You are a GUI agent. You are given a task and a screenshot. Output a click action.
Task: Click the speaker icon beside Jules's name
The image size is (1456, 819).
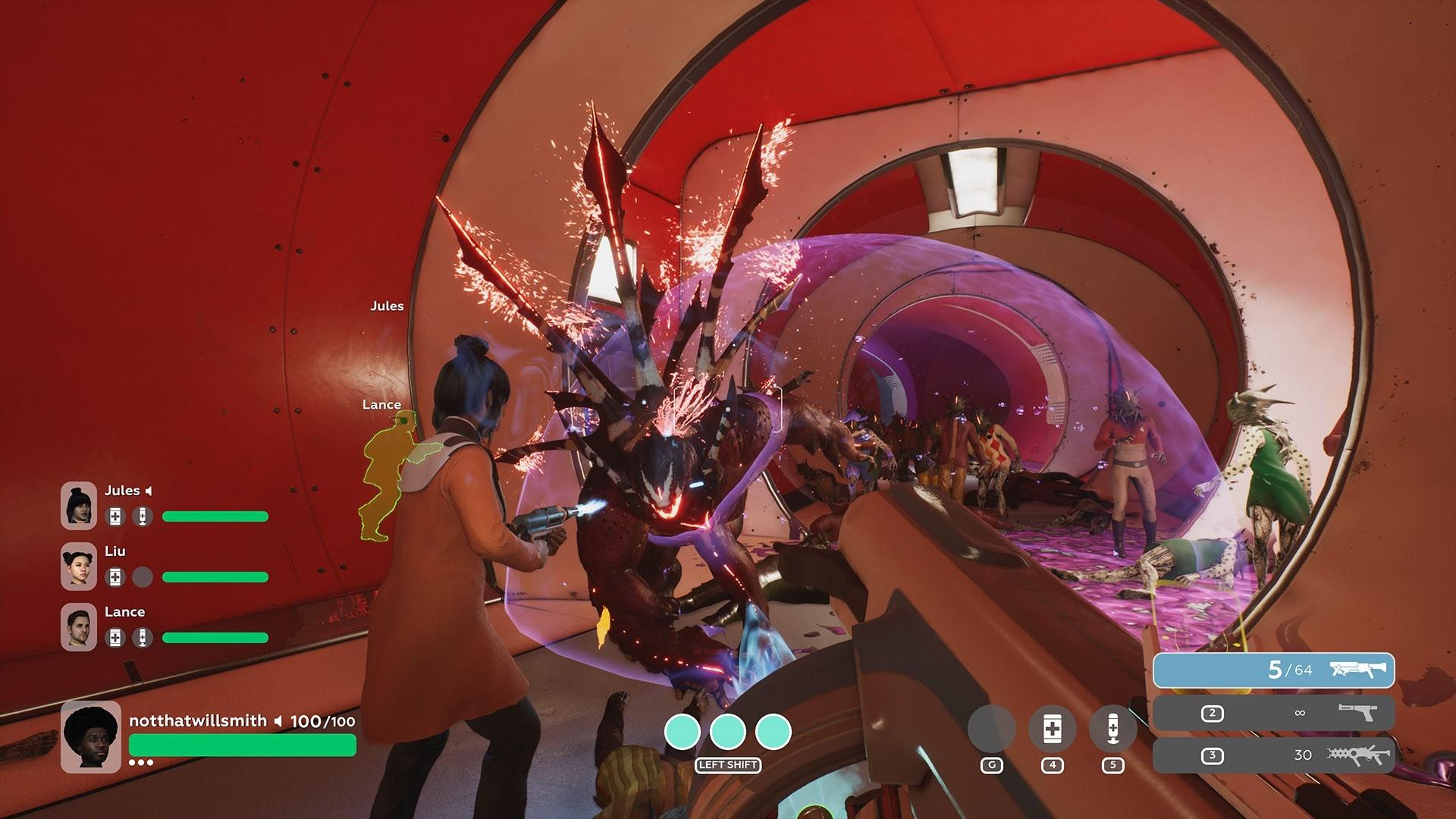[x=149, y=491]
